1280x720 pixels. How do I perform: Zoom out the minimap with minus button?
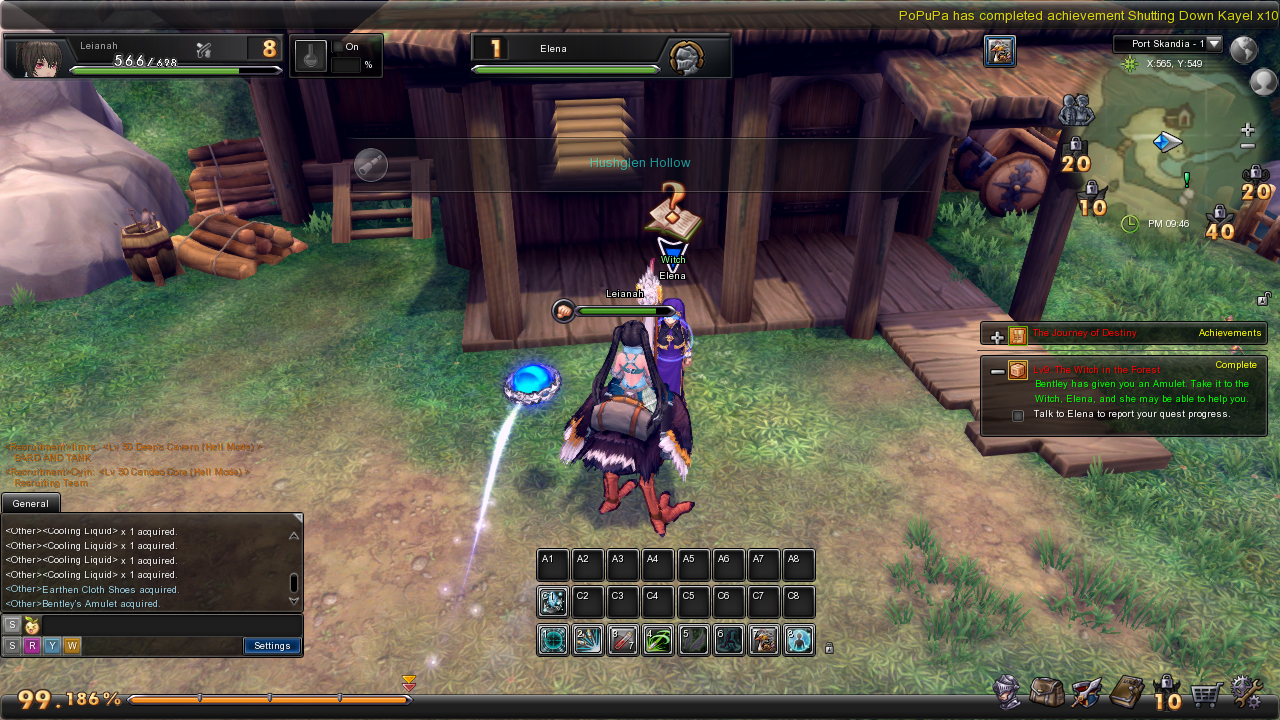click(x=1247, y=147)
